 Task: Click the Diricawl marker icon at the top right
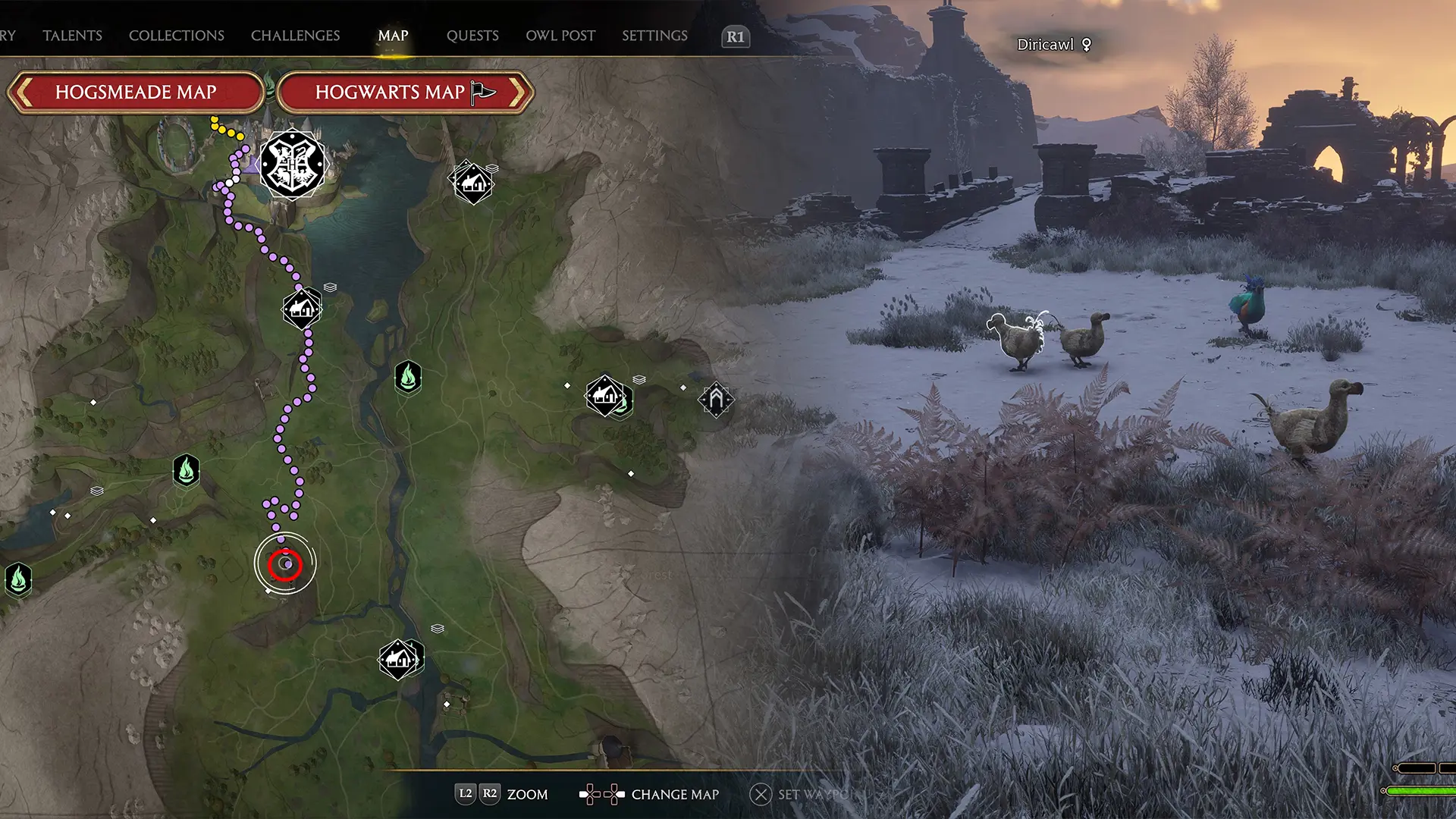(1088, 44)
